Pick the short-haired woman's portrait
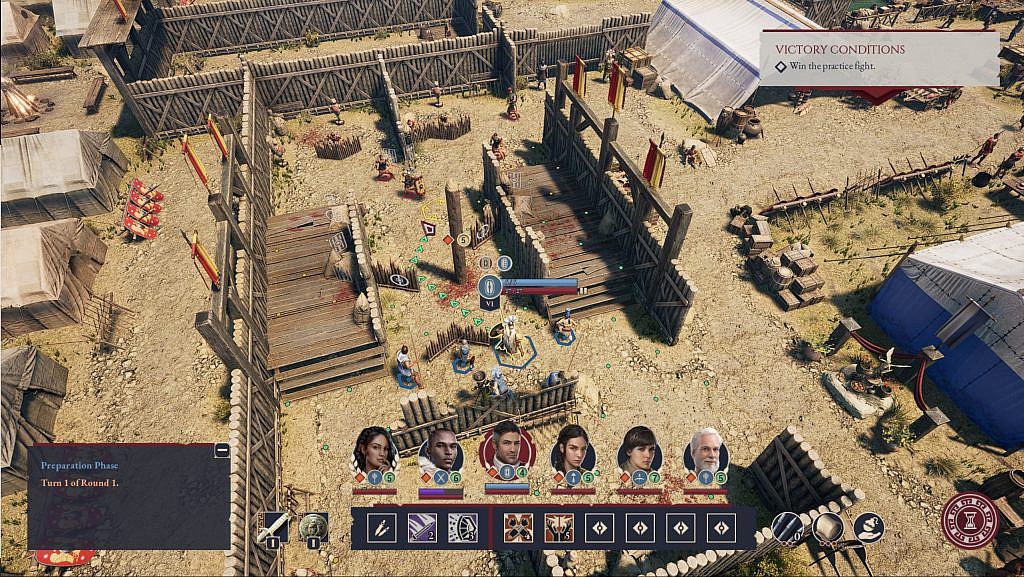Viewport: 1024px width, 577px height. (x=639, y=452)
